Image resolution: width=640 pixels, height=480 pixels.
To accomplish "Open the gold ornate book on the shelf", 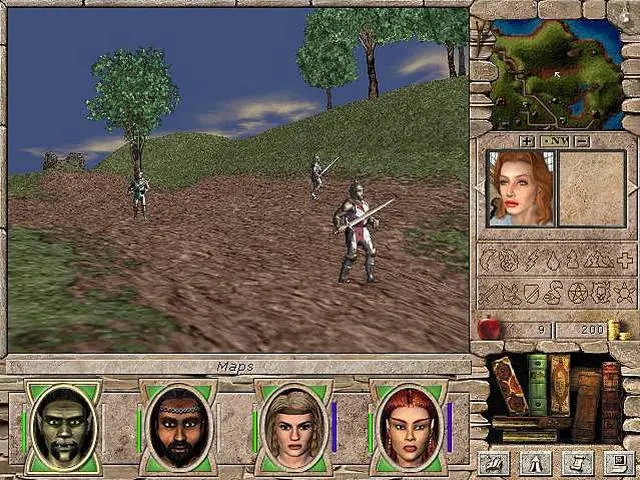I will click(559, 384).
